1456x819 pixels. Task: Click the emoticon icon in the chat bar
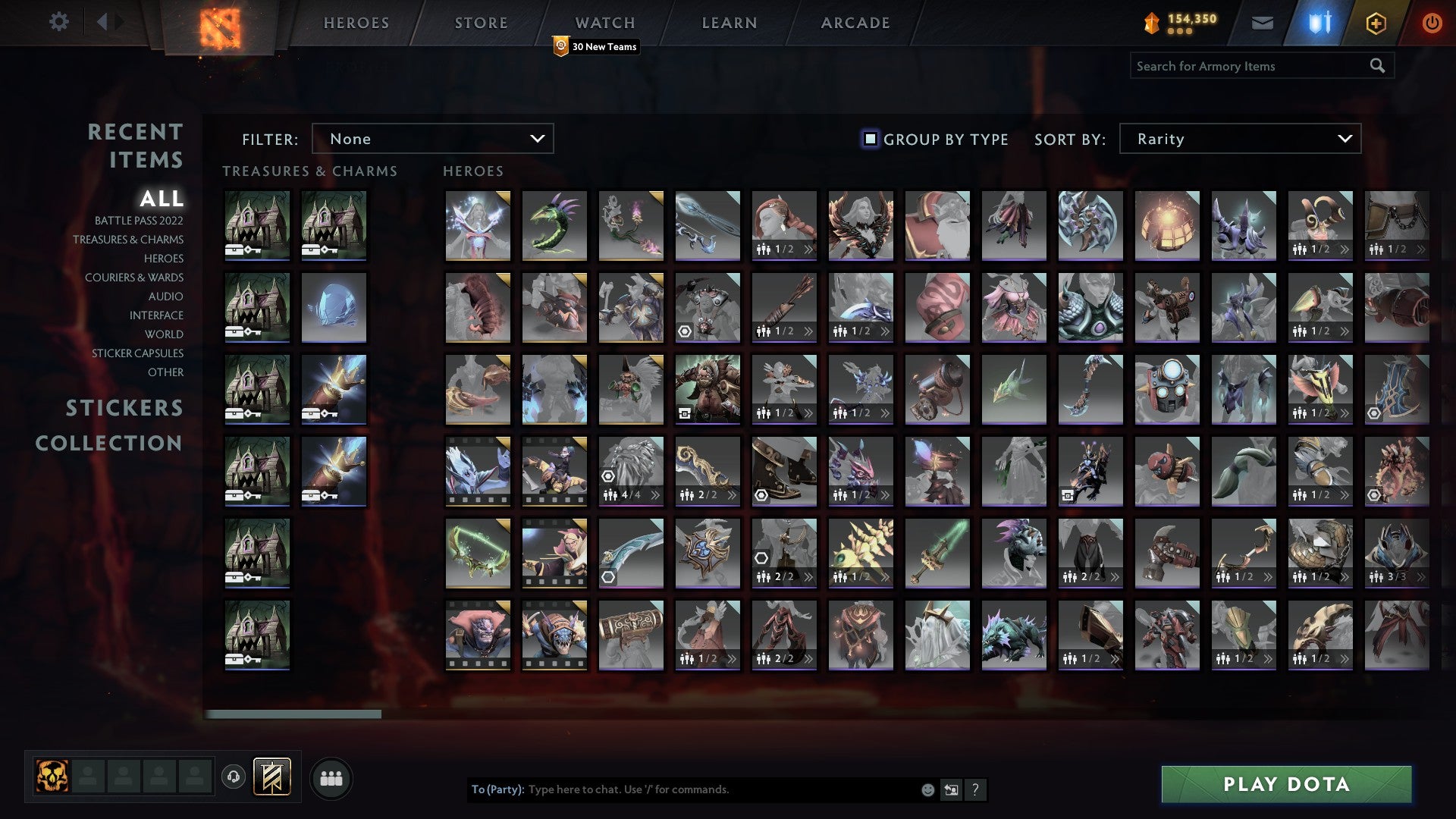[x=927, y=789]
